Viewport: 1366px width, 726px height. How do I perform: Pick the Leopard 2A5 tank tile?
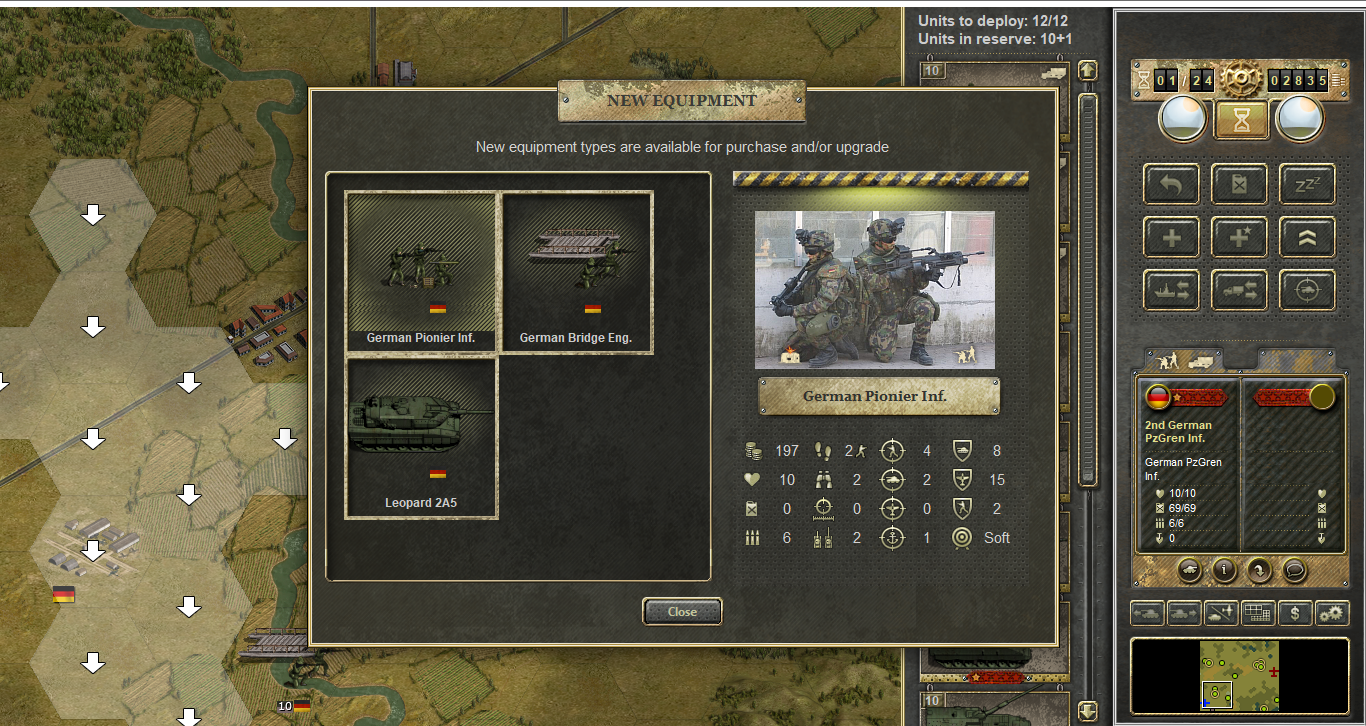click(421, 437)
